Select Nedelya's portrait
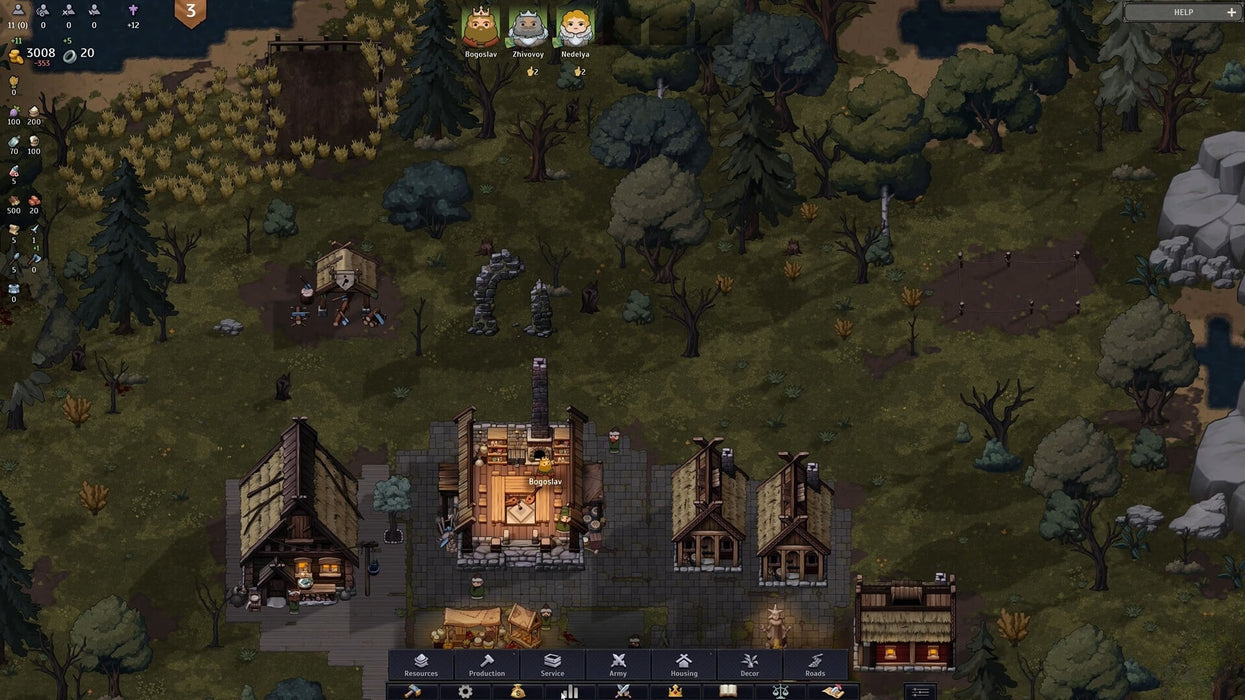Screen dimensions: 1245x700 coord(575,27)
